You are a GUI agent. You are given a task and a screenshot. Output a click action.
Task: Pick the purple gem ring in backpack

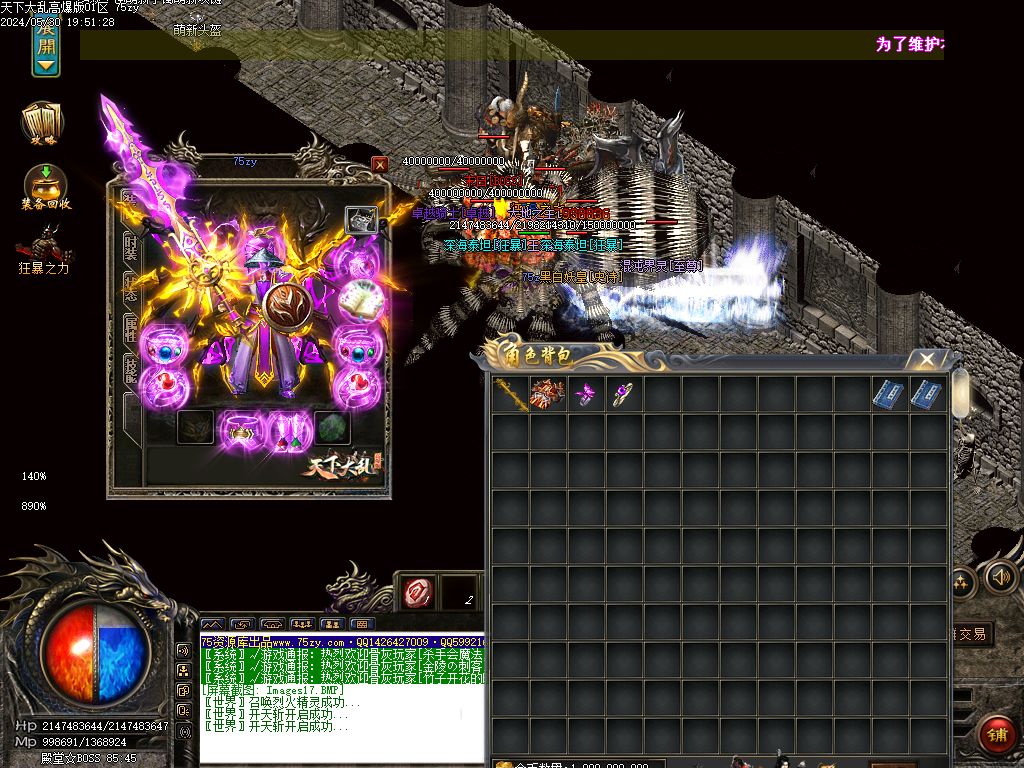[x=624, y=396]
